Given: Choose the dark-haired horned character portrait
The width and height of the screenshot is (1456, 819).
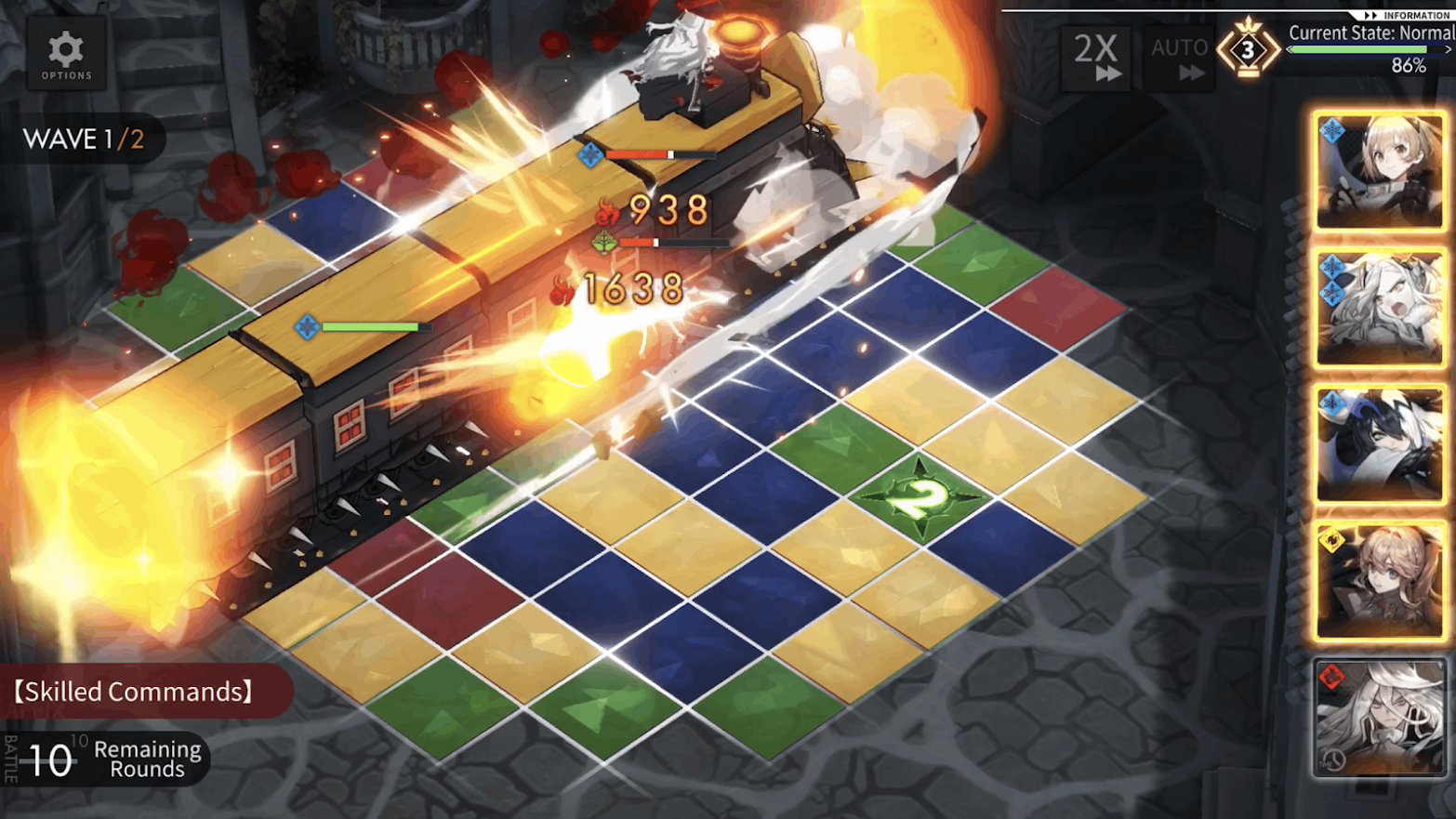Looking at the screenshot, I should click(1379, 444).
